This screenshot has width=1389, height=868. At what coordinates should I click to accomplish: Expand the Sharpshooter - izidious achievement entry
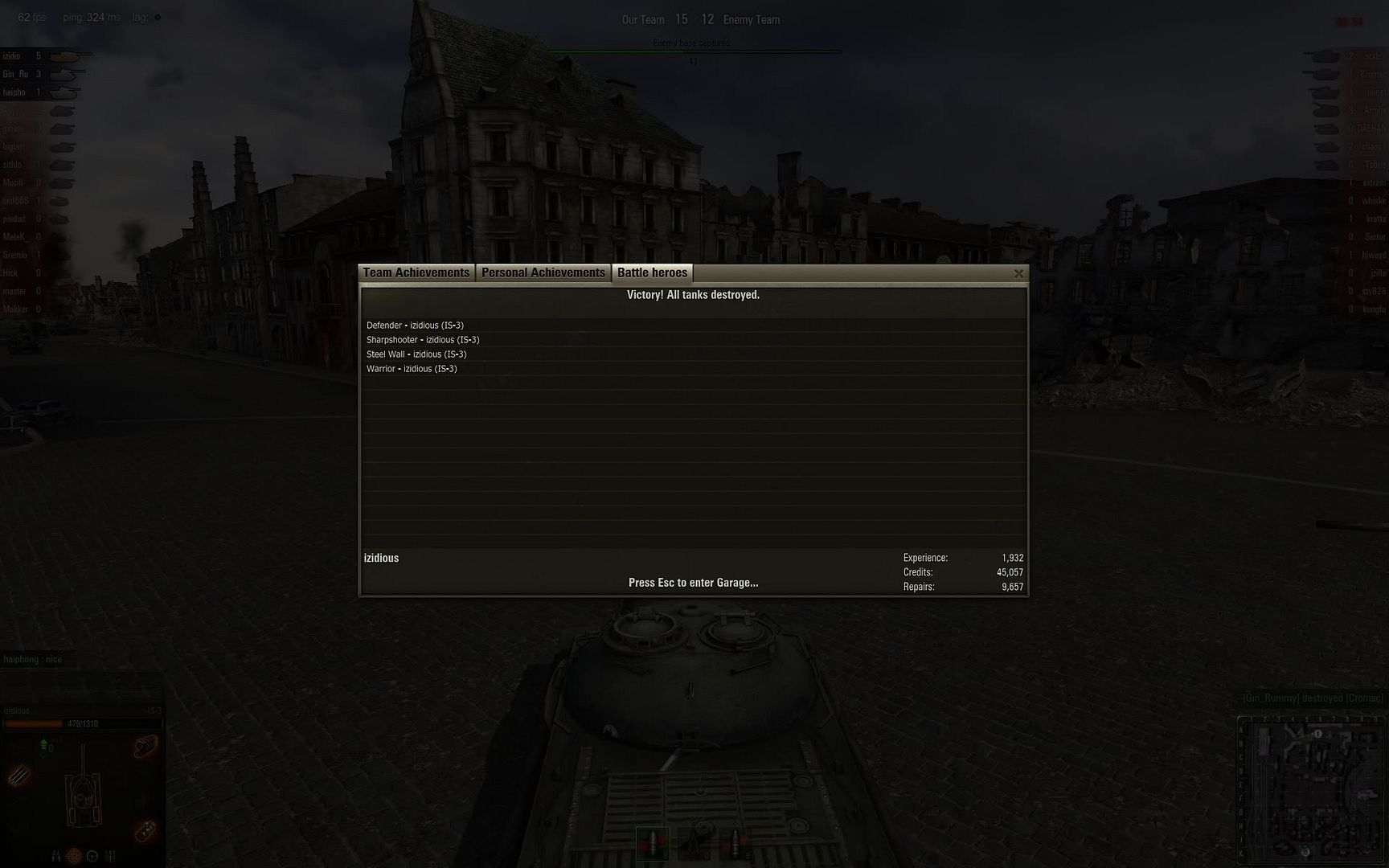click(422, 340)
